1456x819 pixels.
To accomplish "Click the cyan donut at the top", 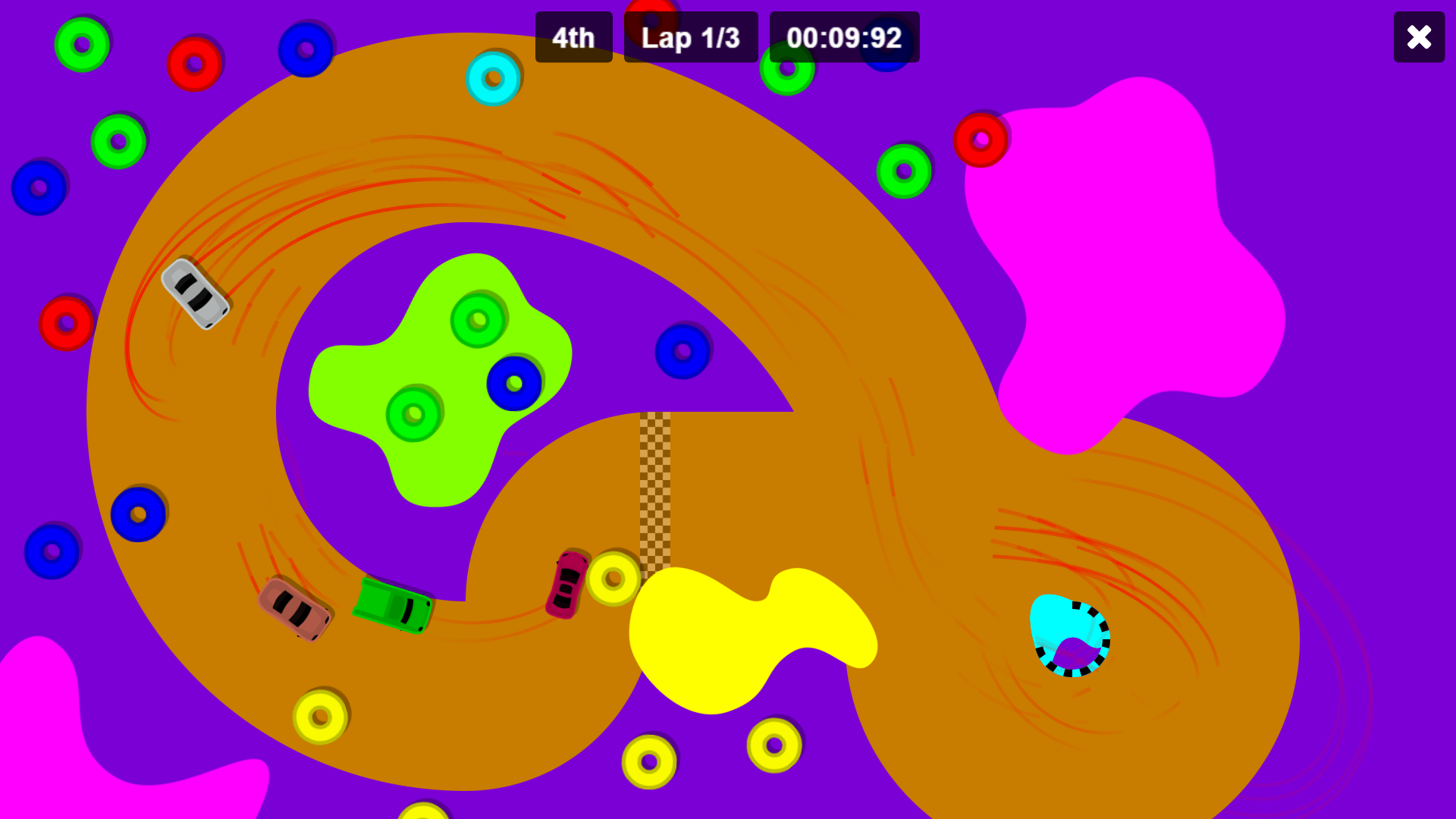I will tap(494, 78).
